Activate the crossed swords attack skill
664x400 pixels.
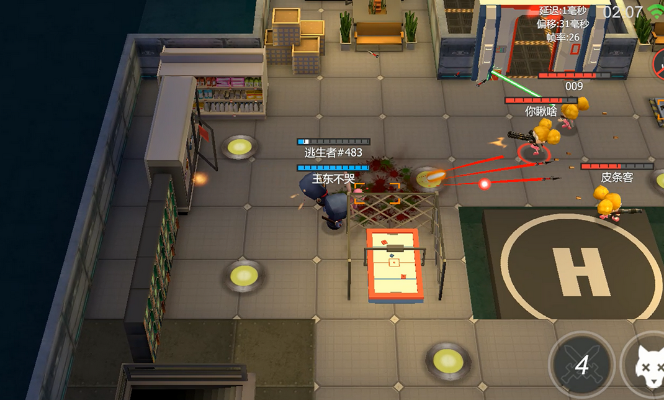tap(581, 364)
